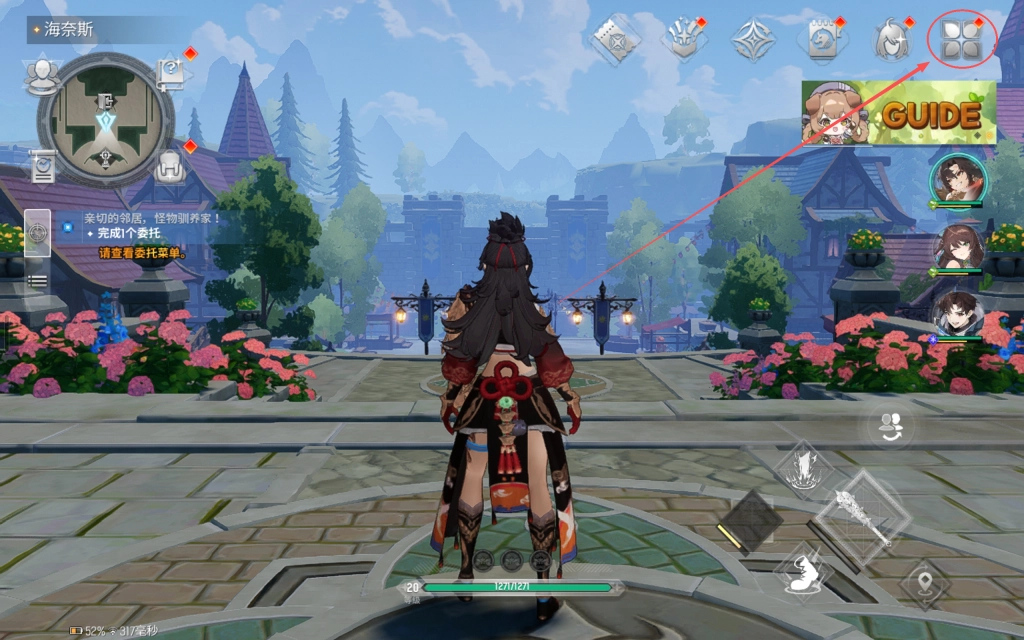The width and height of the screenshot is (1024, 640).
Task: Select the four-pointed star emblem icon
Action: tap(752, 40)
